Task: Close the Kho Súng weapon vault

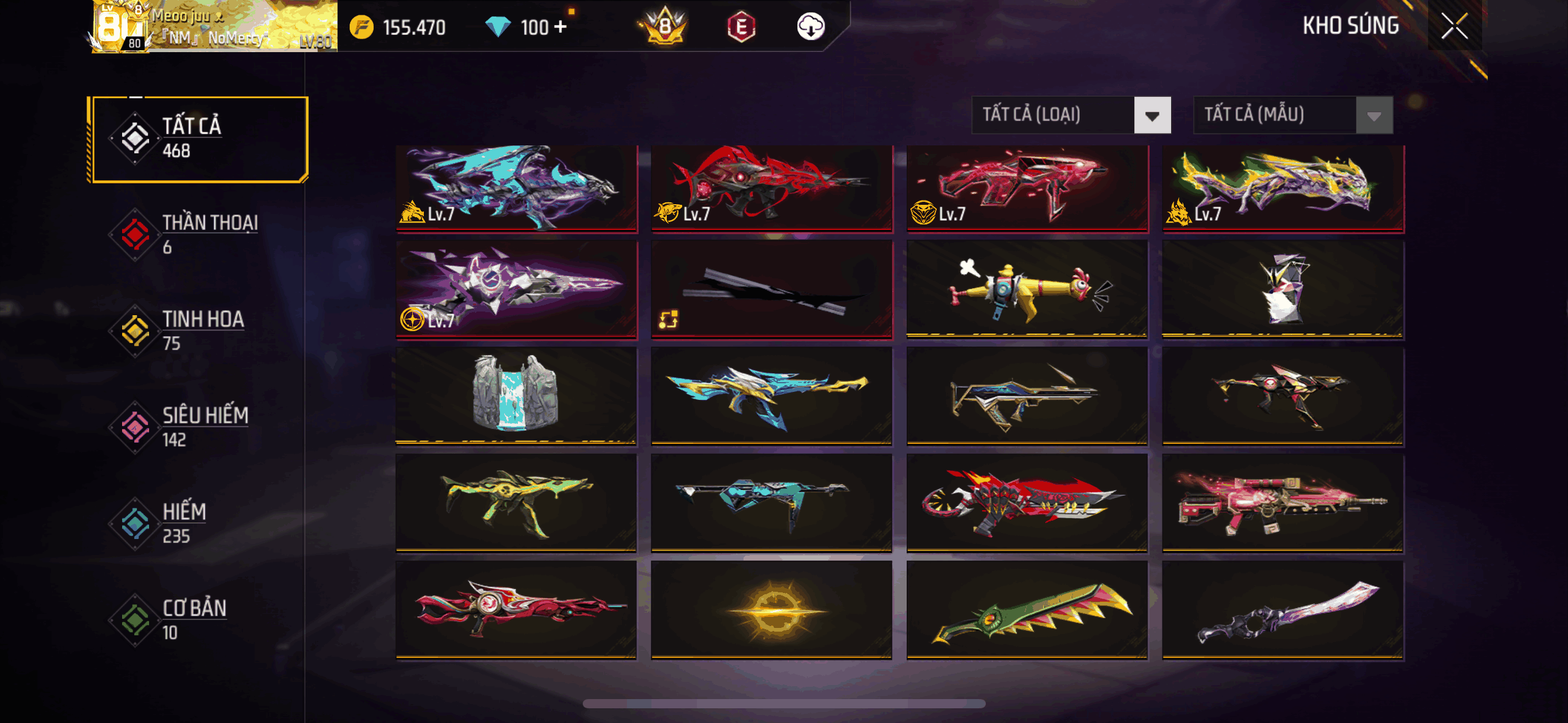Action: tap(1454, 26)
